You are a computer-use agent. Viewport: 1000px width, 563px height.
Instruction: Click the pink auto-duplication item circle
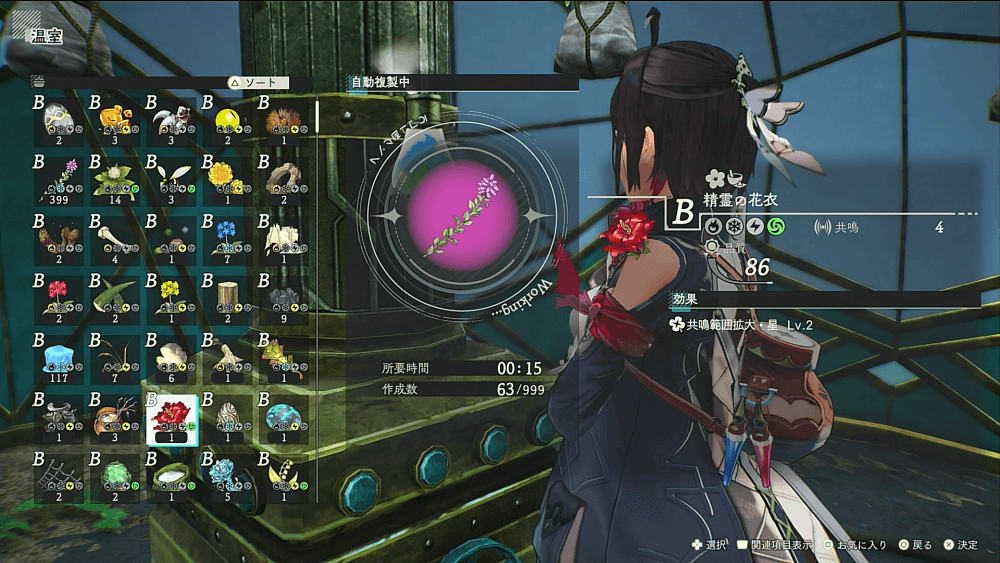(461, 216)
